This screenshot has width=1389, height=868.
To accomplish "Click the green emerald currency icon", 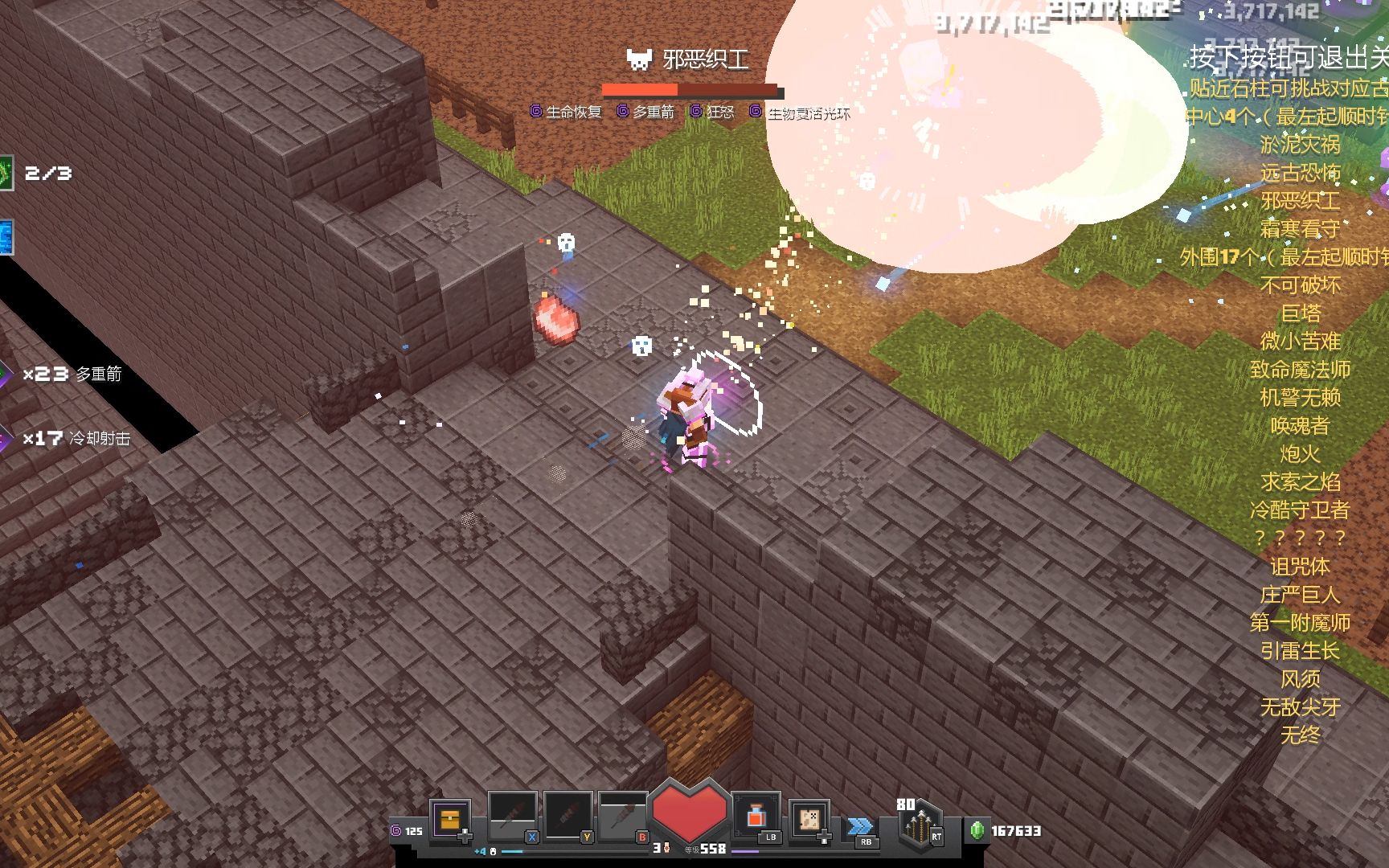I will pos(977,830).
